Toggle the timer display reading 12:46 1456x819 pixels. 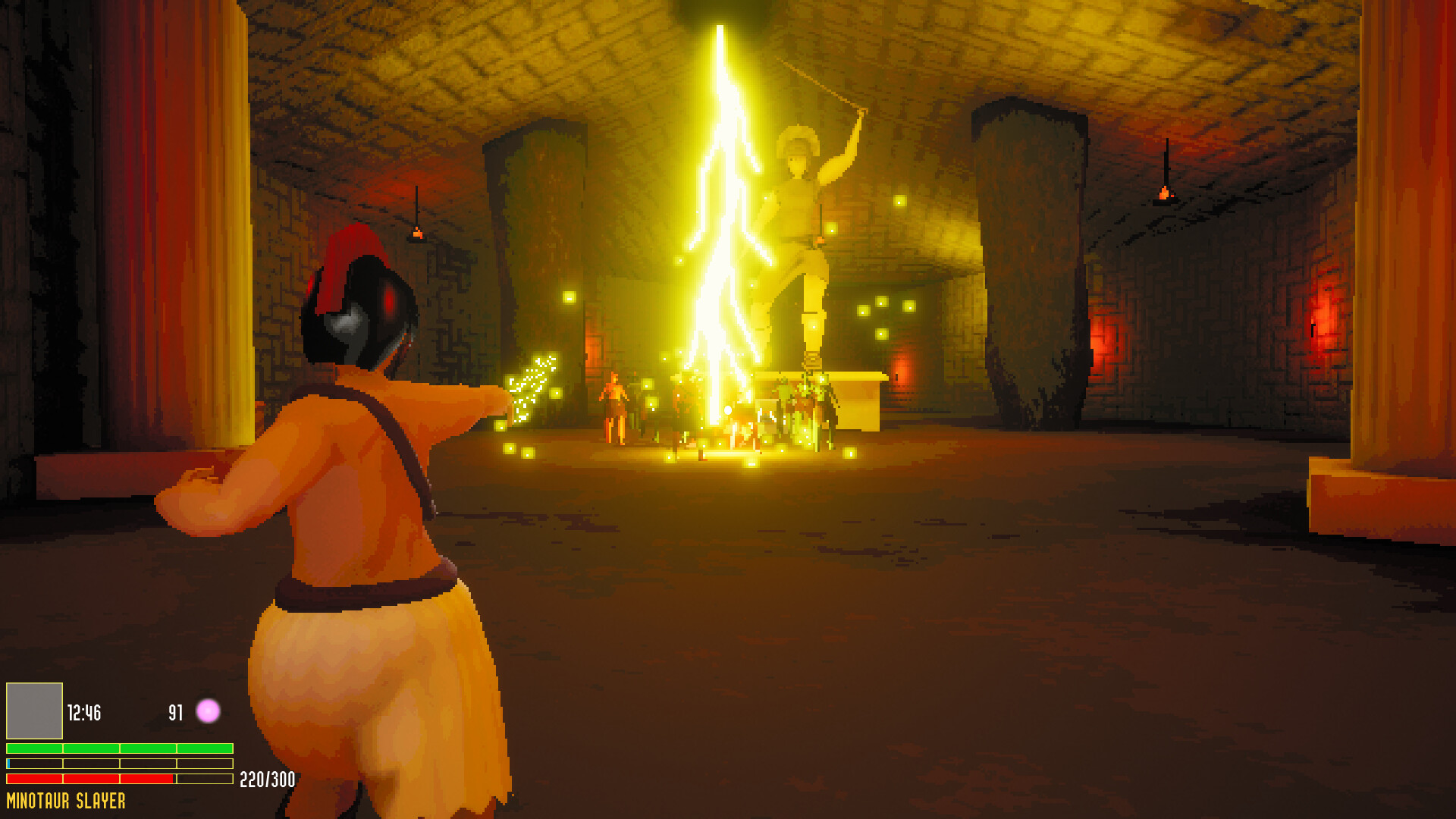pyautogui.click(x=86, y=713)
